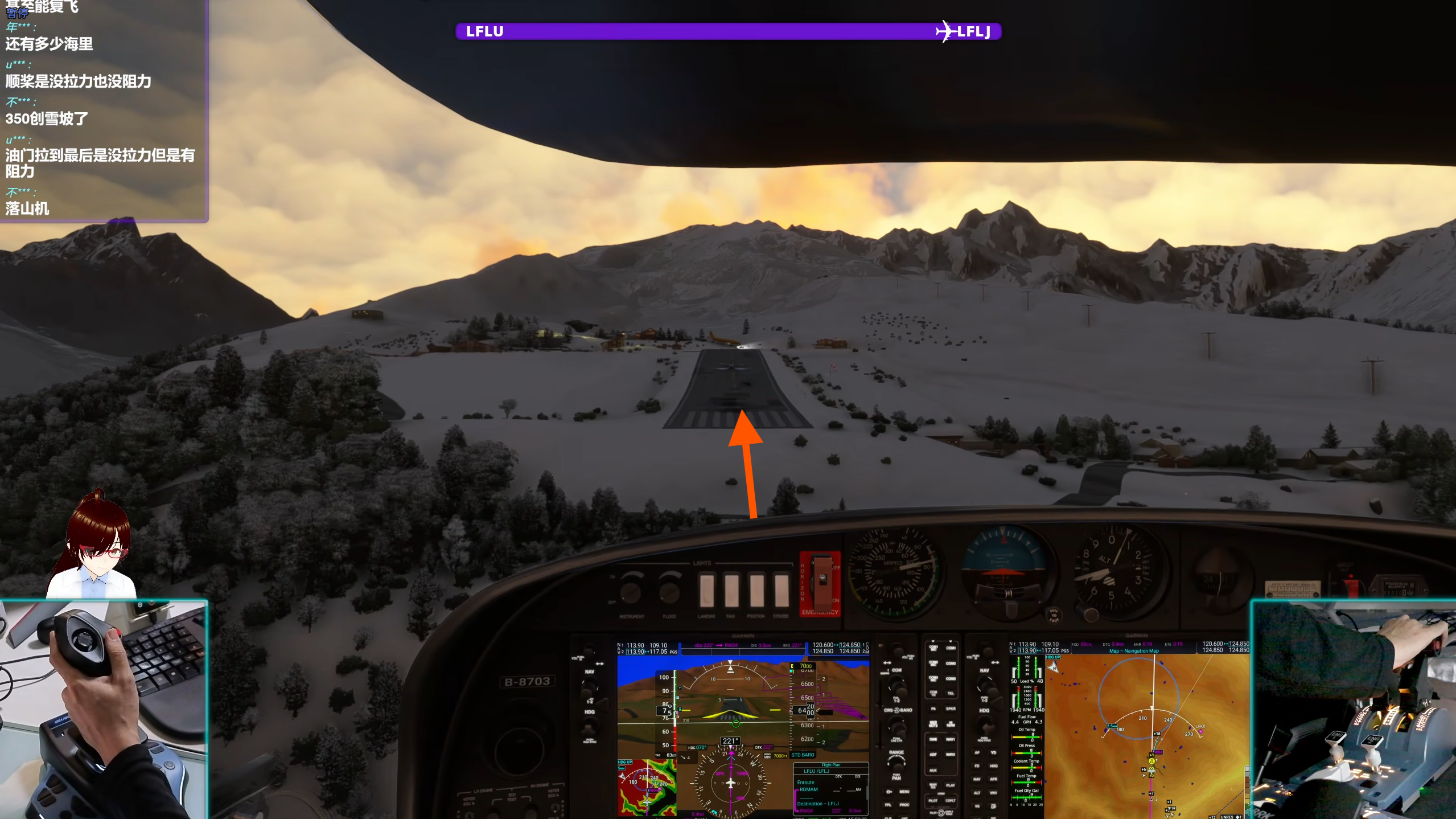Engage the HDG heading mode key
The width and height of the screenshot is (1456, 819).
(994, 766)
